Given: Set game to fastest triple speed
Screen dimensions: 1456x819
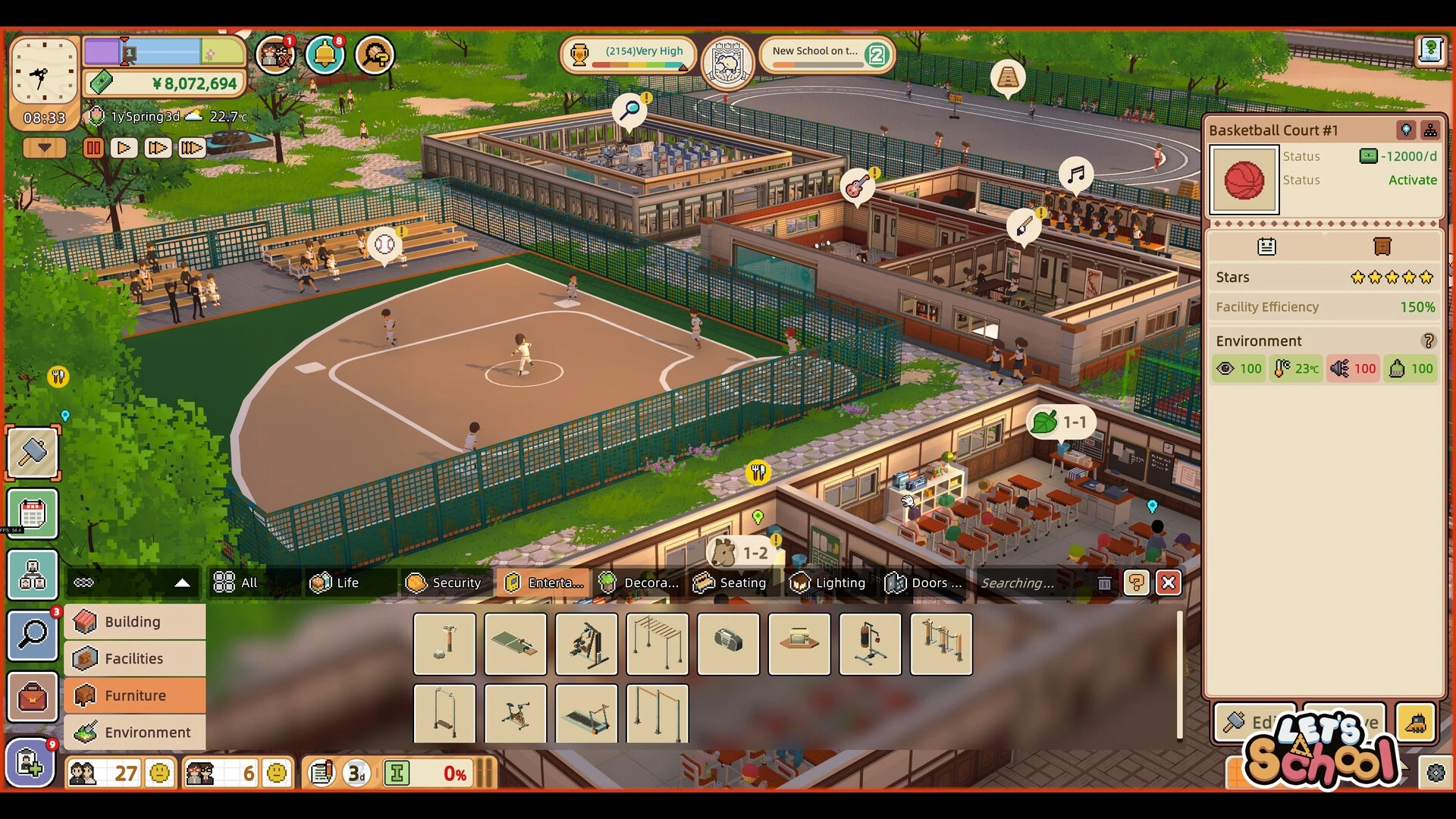Looking at the screenshot, I should coord(192,148).
